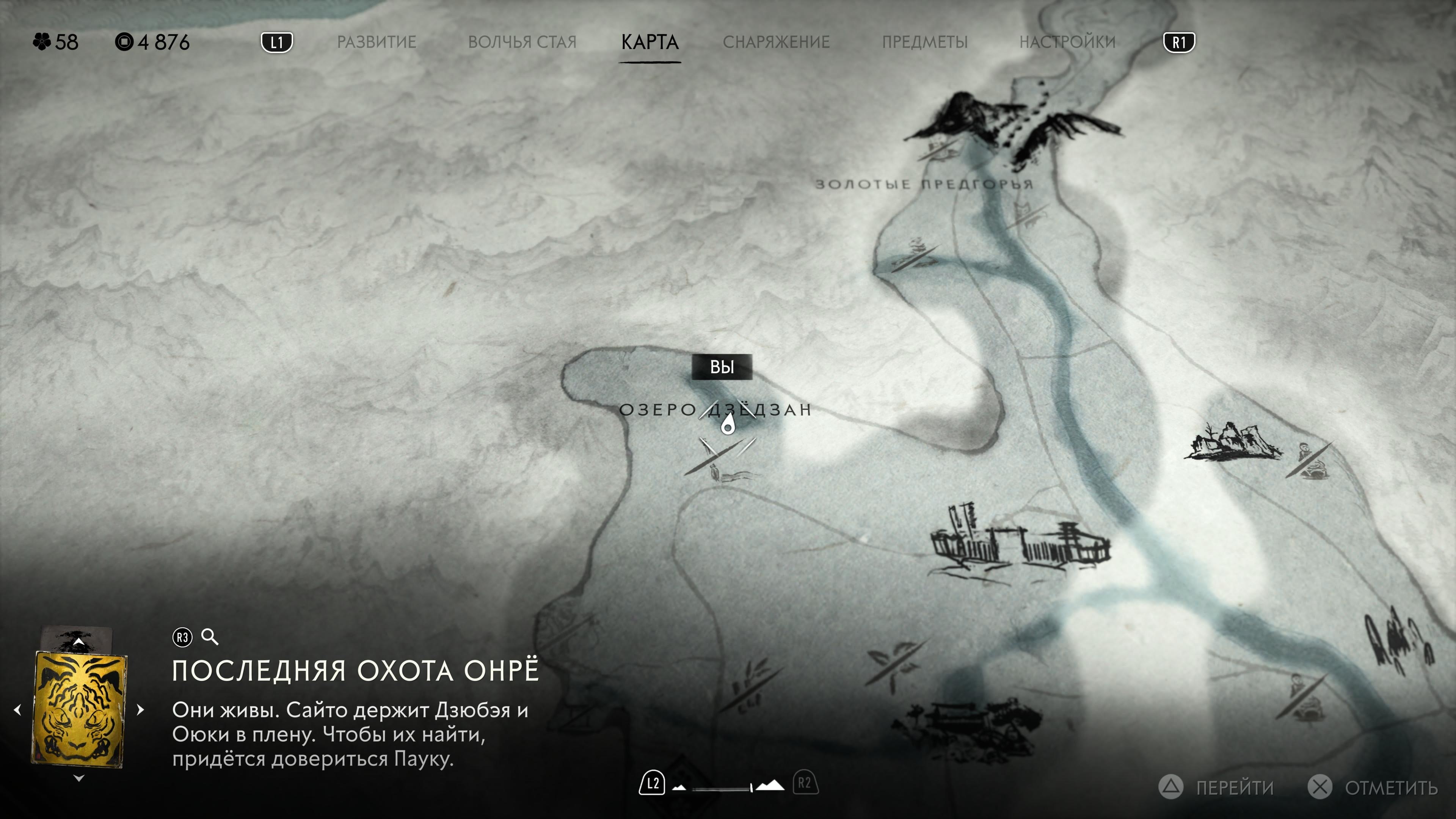1456x819 pixels.
Task: Open the quest title Последняя охота Онрё
Action: pos(356,671)
